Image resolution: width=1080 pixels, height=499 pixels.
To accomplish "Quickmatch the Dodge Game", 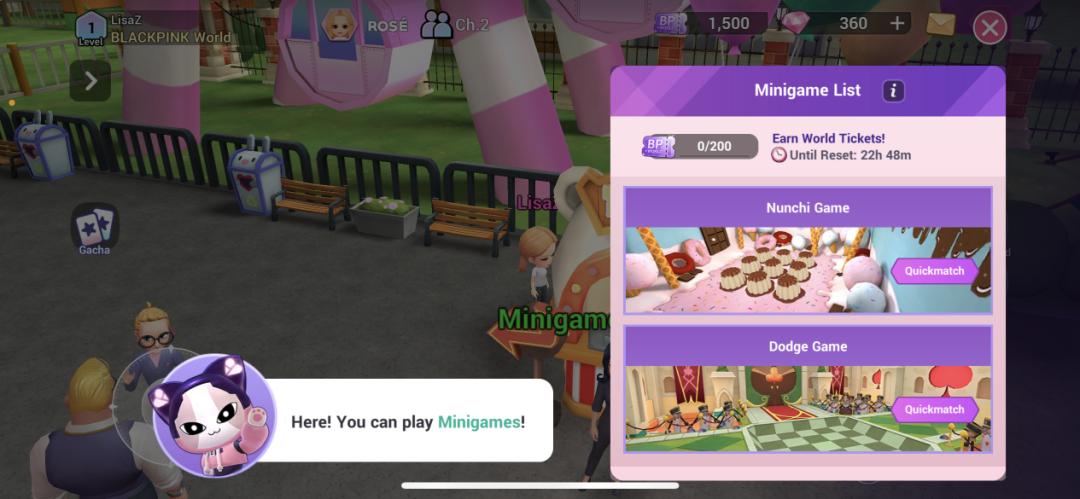I will pos(934,409).
